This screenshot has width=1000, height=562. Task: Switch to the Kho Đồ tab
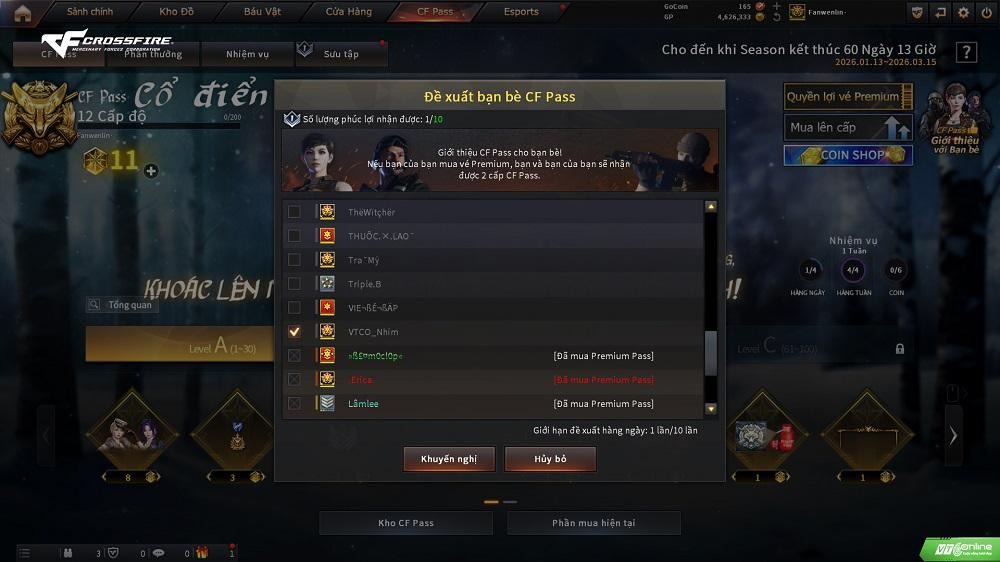pyautogui.click(x=176, y=12)
